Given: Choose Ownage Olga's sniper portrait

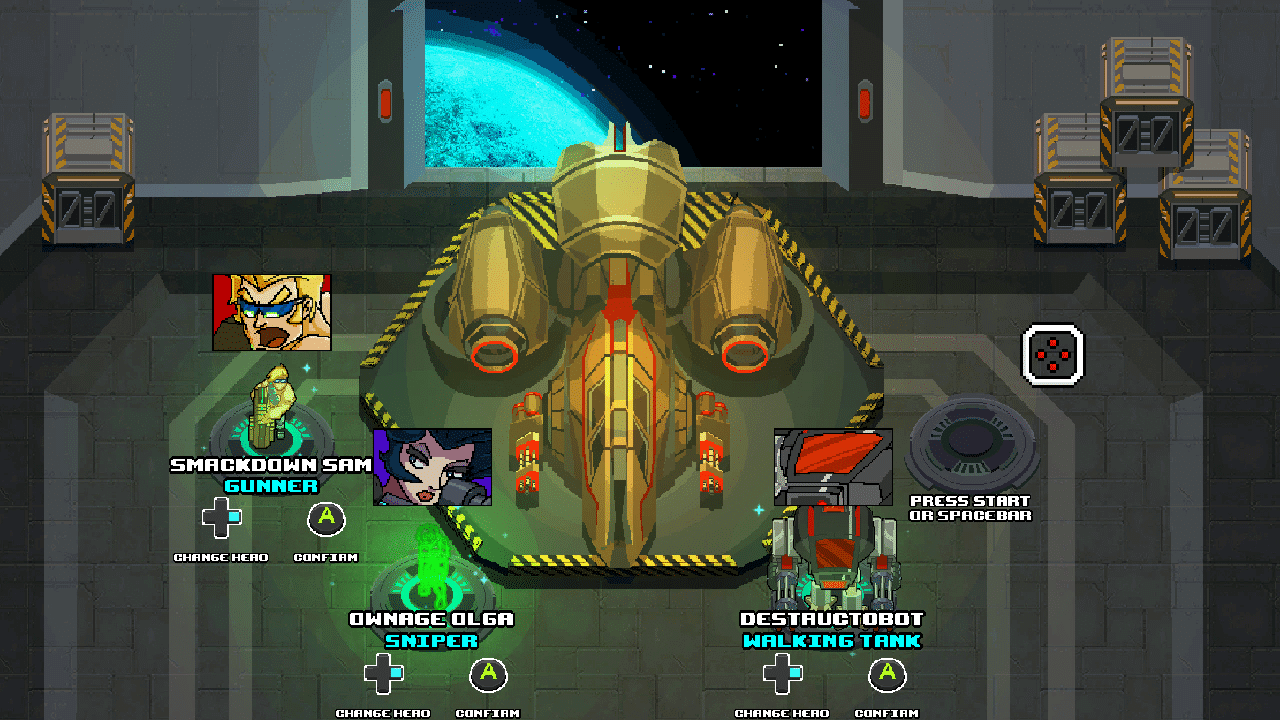Looking at the screenshot, I should click(x=432, y=467).
